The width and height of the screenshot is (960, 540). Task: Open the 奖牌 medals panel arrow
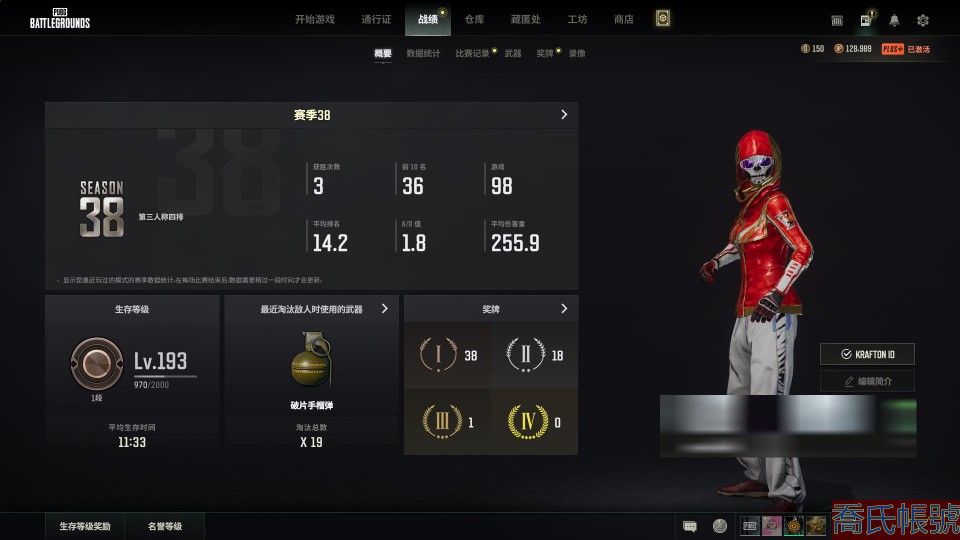[564, 309]
